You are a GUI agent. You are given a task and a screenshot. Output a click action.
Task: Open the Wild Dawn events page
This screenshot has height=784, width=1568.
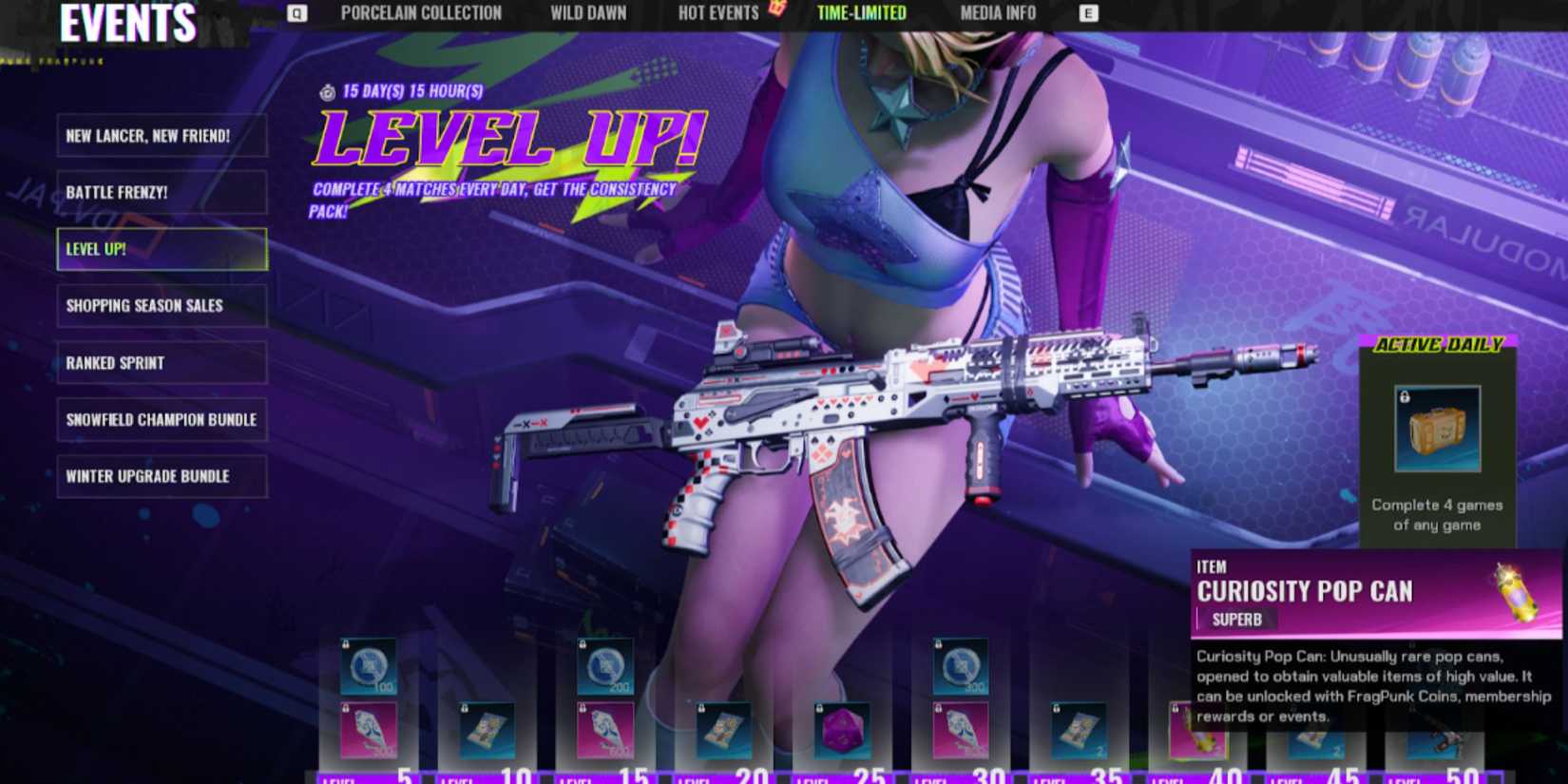[x=587, y=13]
